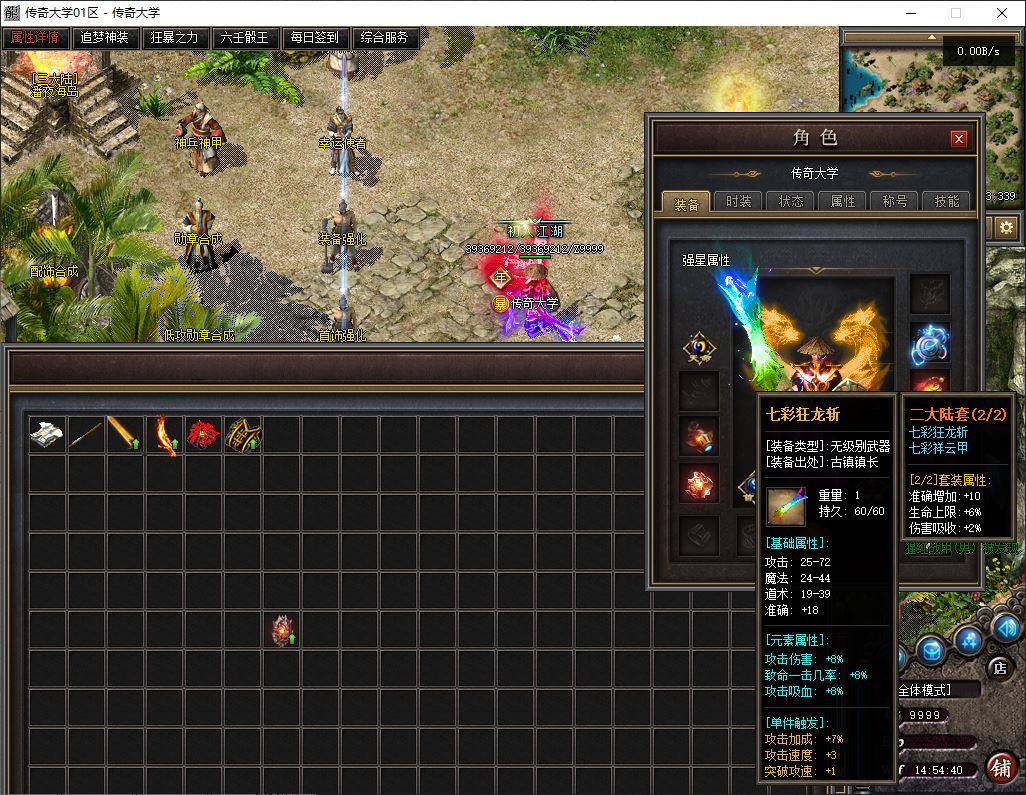Open the 称号 titles tab
The width and height of the screenshot is (1026, 795).
(895, 201)
